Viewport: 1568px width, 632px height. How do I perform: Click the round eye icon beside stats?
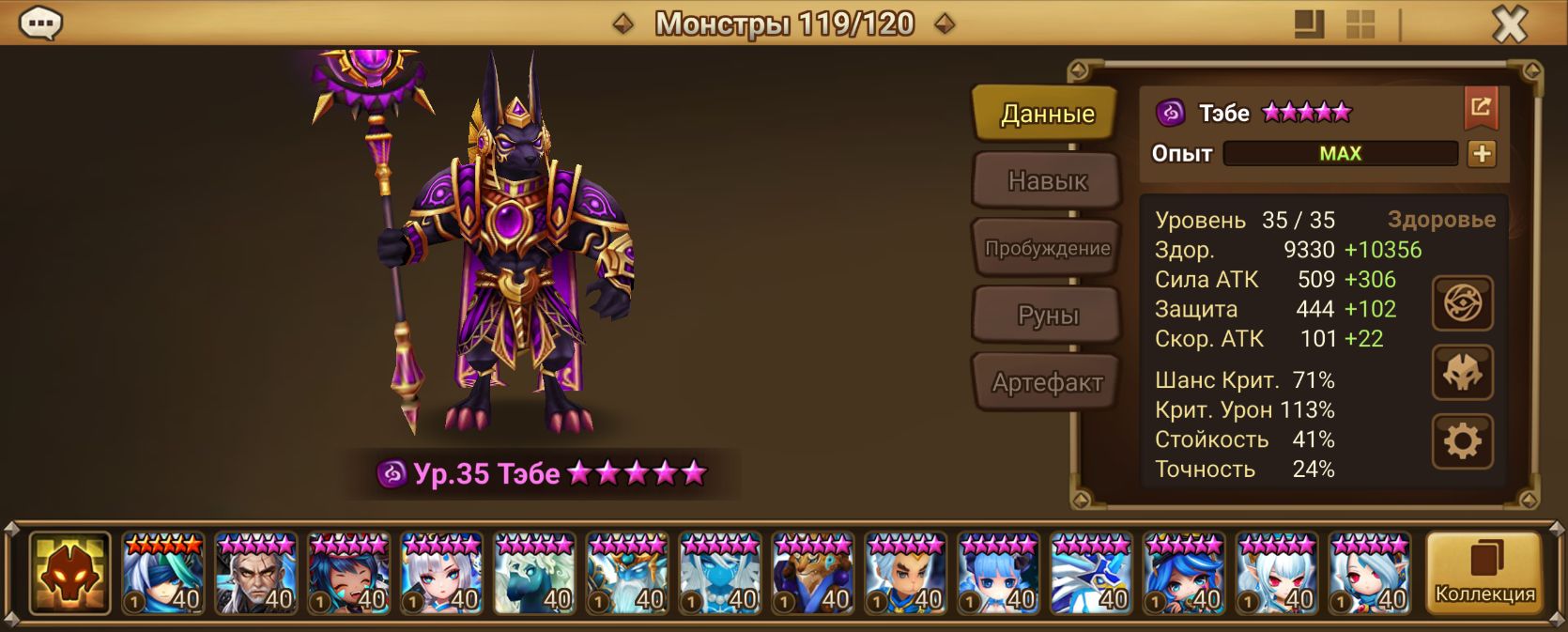tap(1462, 303)
